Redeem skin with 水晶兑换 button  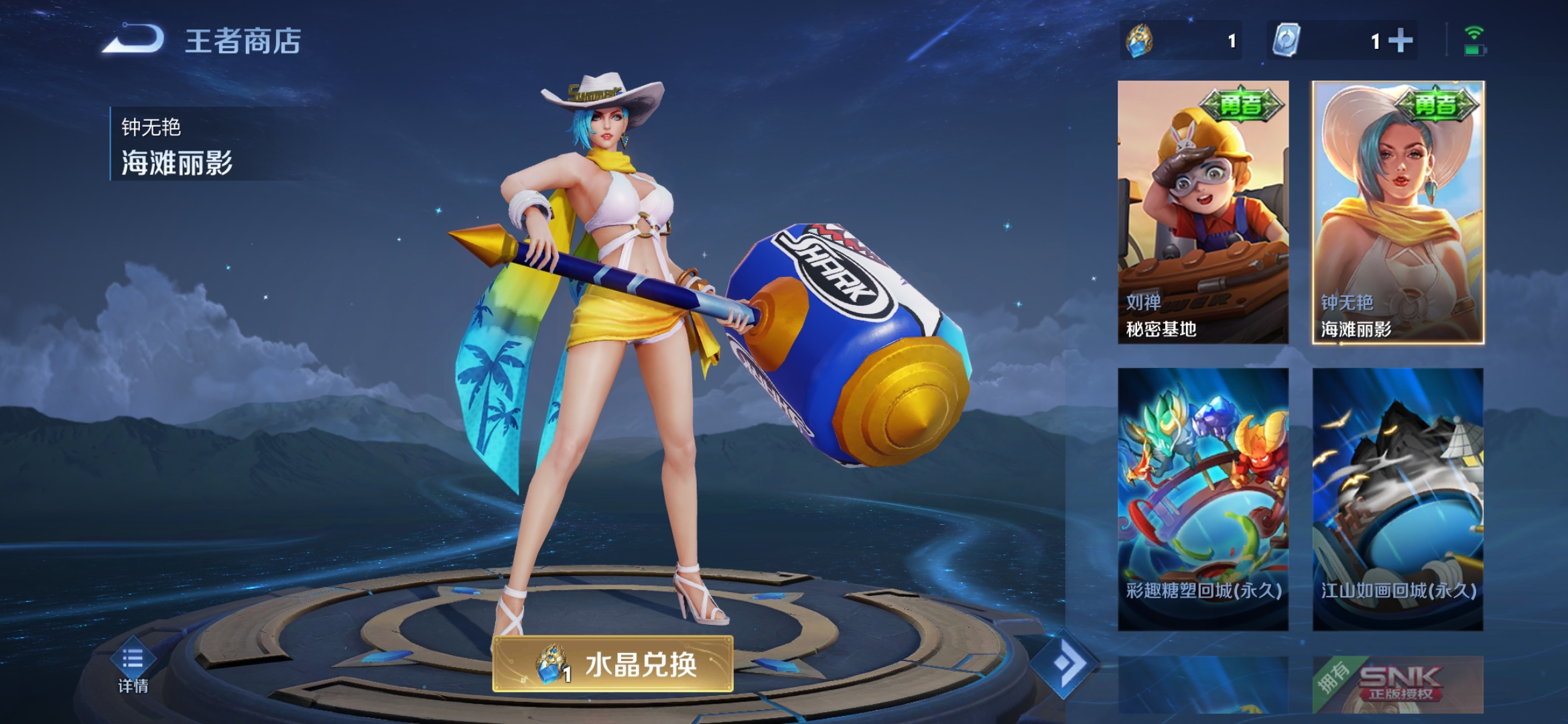[613, 664]
